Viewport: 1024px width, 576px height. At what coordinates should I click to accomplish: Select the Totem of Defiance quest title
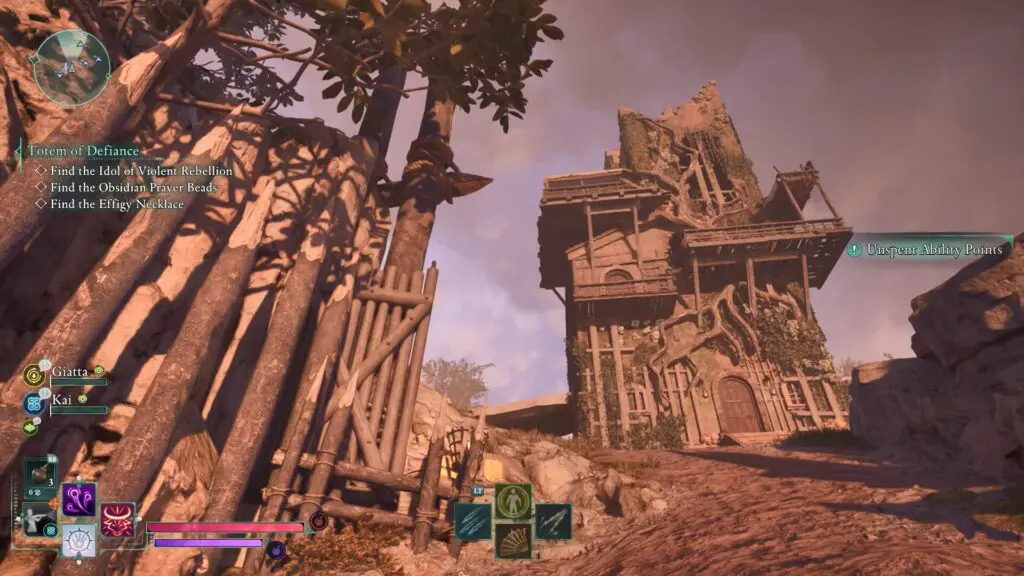(x=83, y=152)
